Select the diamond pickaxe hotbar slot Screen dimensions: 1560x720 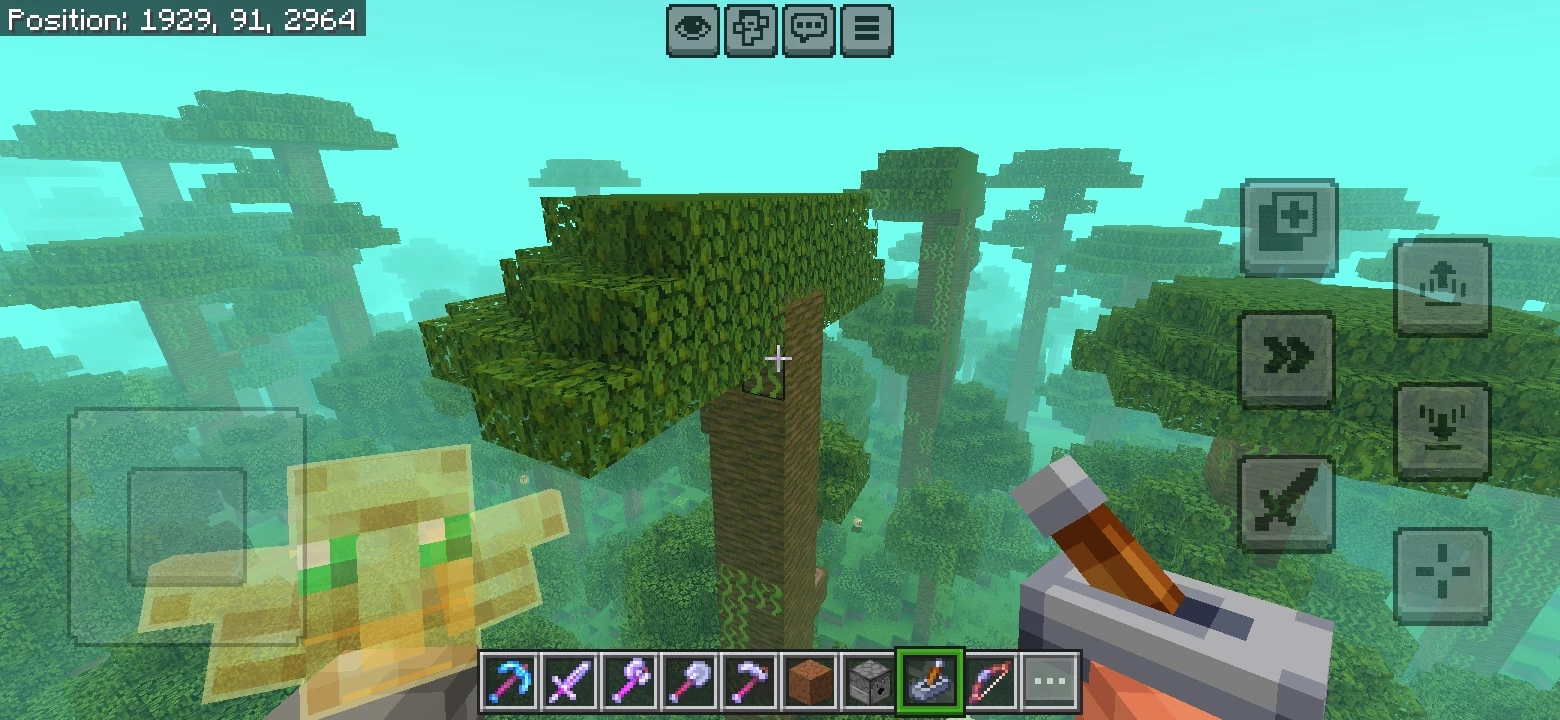tap(510, 683)
